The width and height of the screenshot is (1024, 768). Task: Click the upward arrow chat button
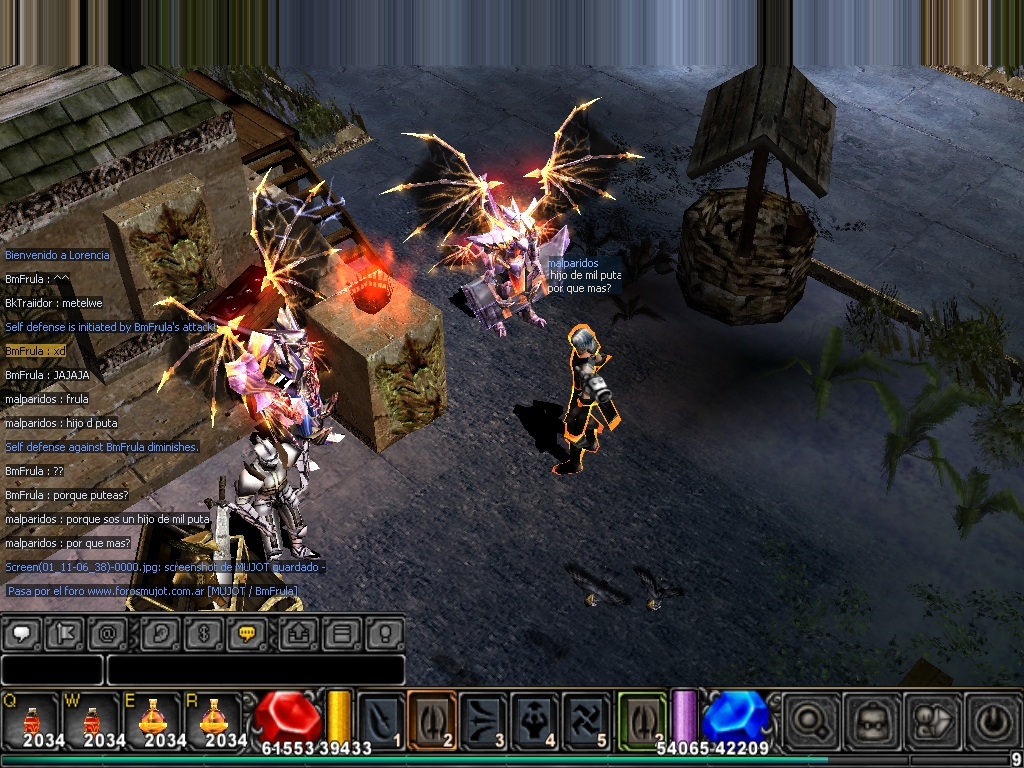(x=299, y=633)
